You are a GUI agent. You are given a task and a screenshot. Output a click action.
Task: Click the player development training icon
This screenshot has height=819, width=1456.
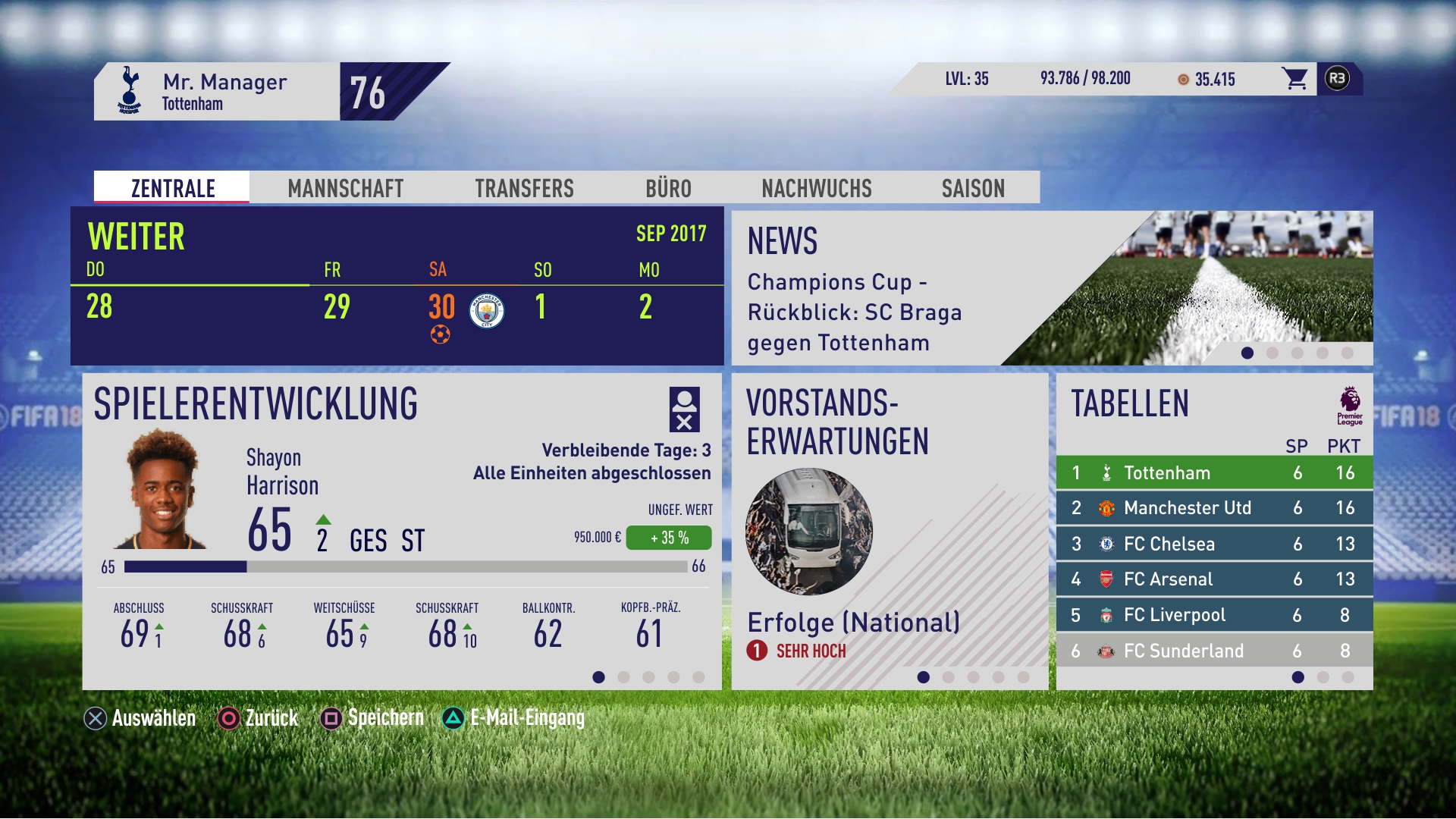684,409
